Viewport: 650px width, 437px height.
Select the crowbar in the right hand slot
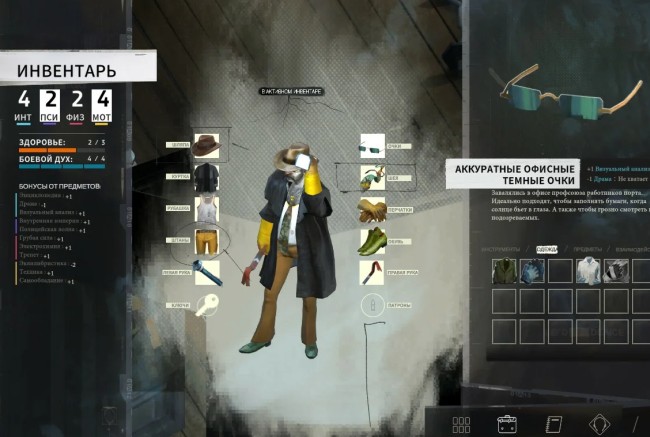click(x=373, y=272)
